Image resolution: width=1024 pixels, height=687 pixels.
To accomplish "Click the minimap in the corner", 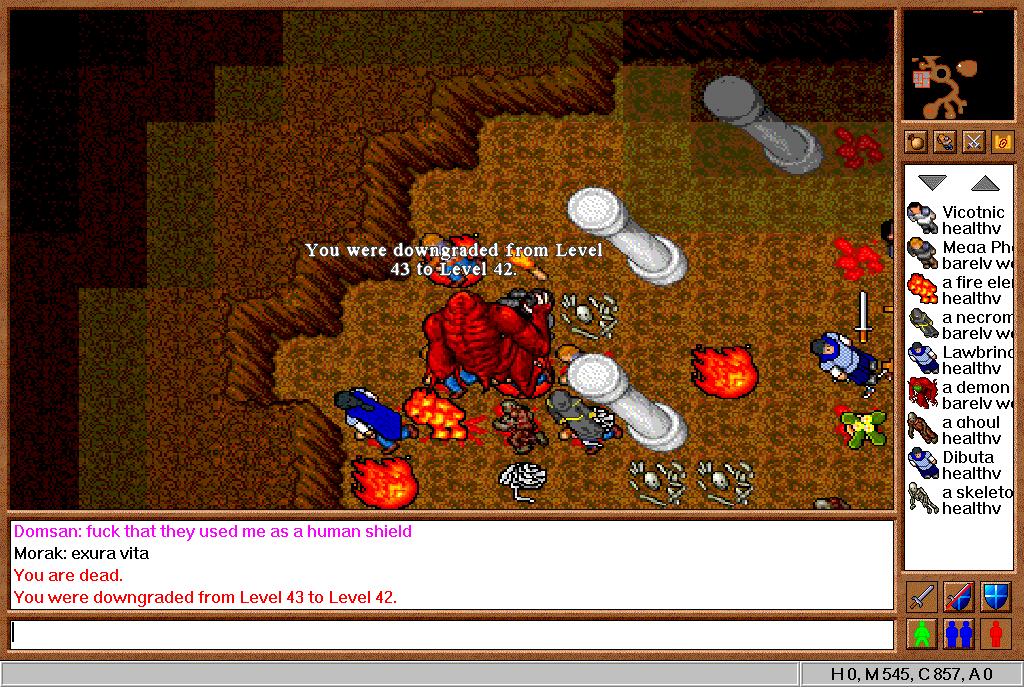I will click(958, 66).
